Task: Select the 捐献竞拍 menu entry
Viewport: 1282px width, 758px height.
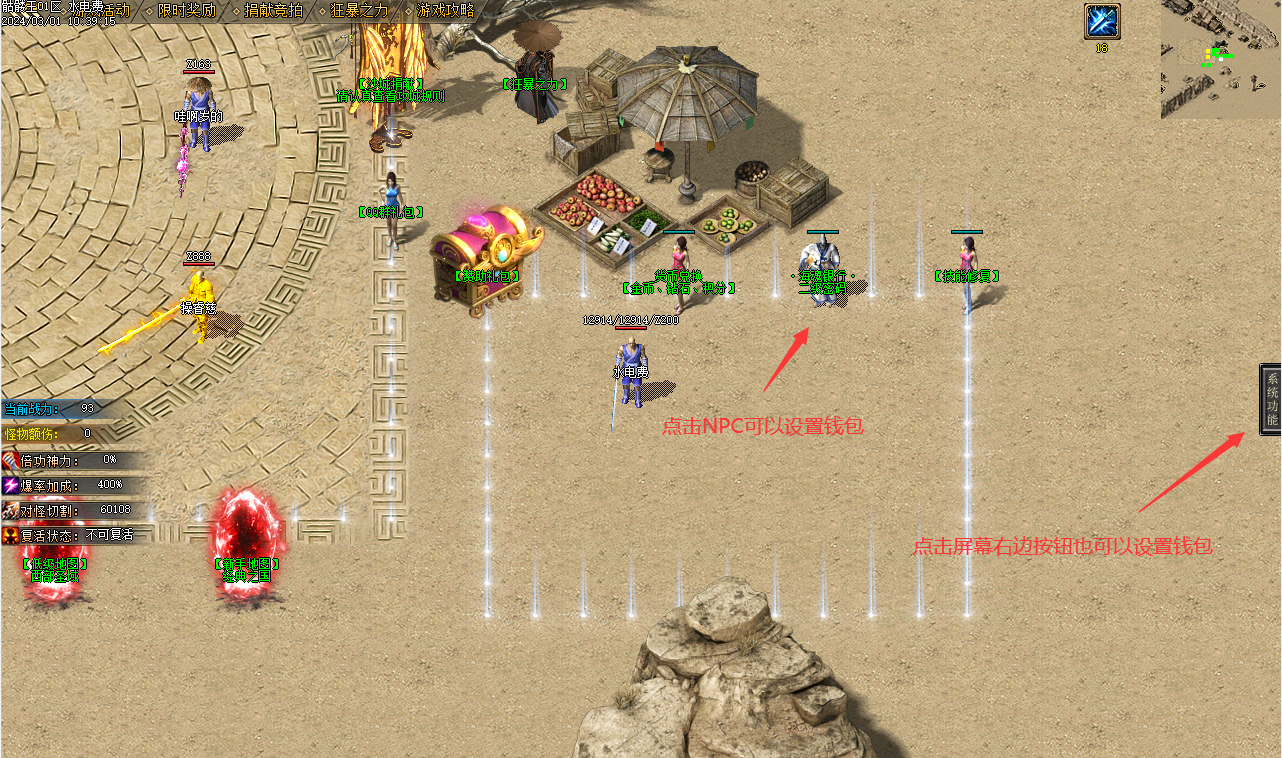Action: click(x=273, y=10)
